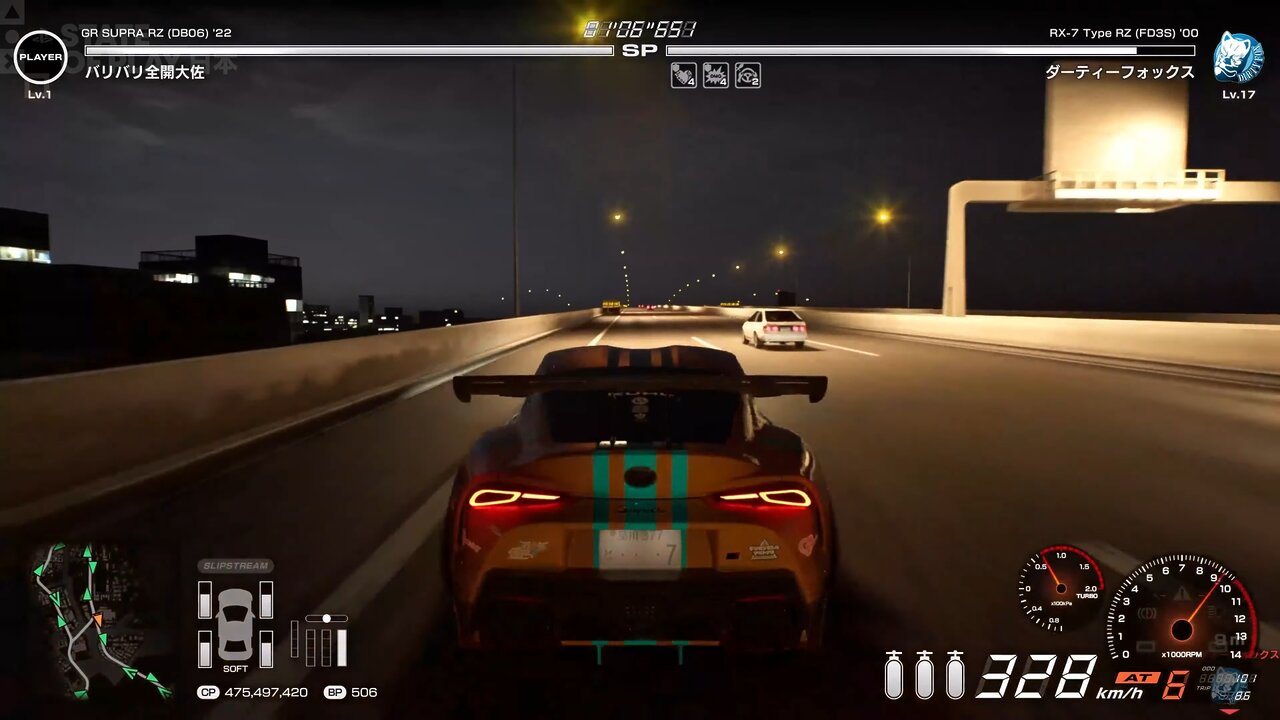Select the rival's blue fox avatar
The width and height of the screenshot is (1280, 720).
tap(1238, 57)
